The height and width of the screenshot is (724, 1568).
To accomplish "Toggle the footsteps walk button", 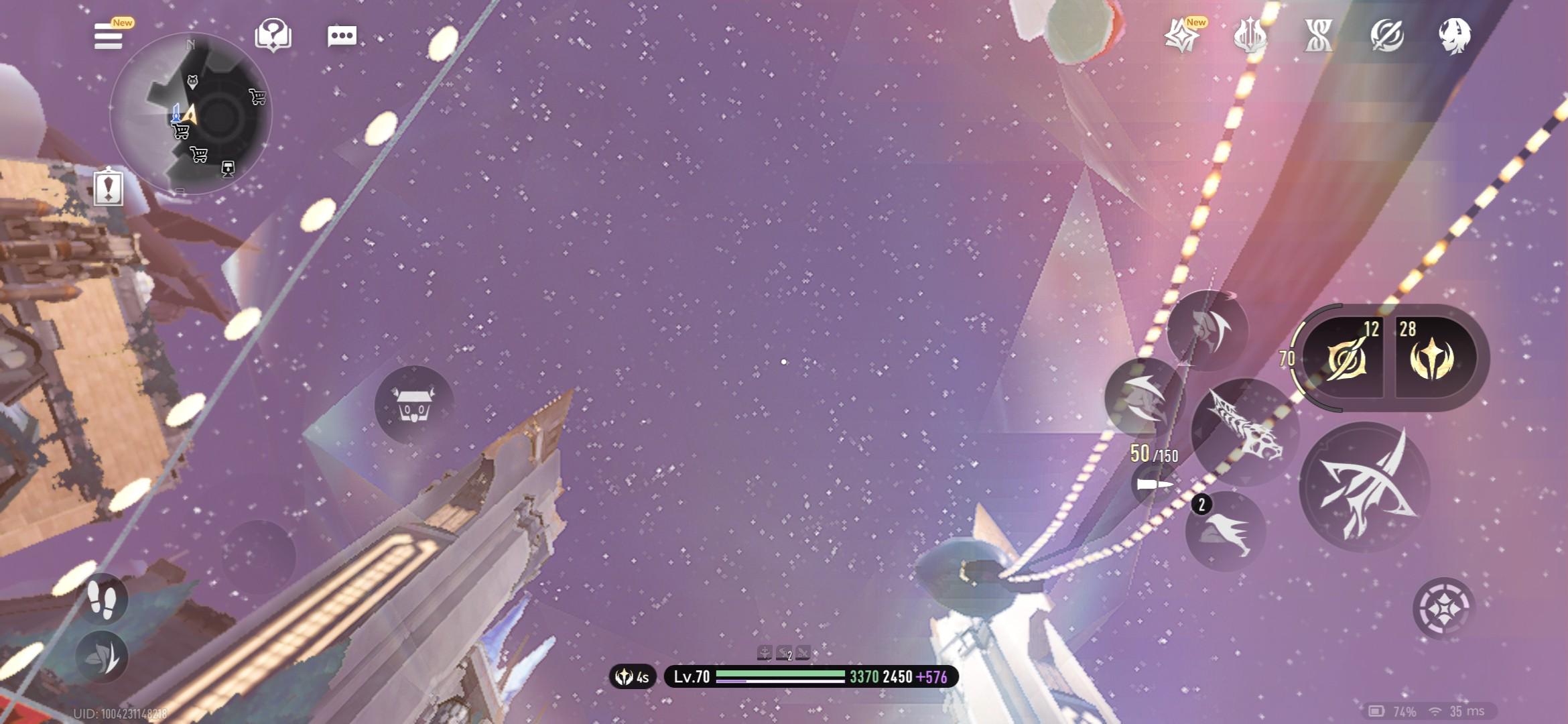I will pyautogui.click(x=103, y=599).
